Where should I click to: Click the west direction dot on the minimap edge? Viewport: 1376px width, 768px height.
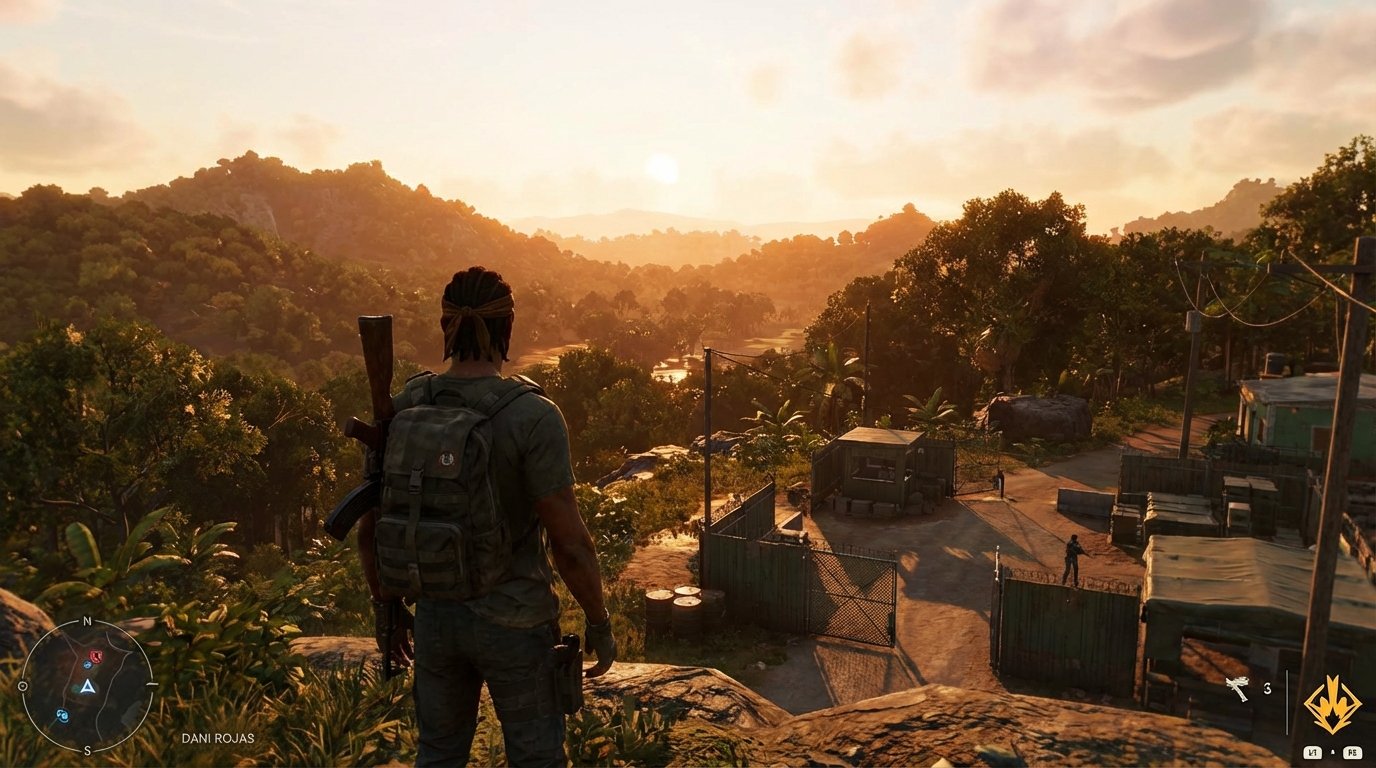pos(26,687)
